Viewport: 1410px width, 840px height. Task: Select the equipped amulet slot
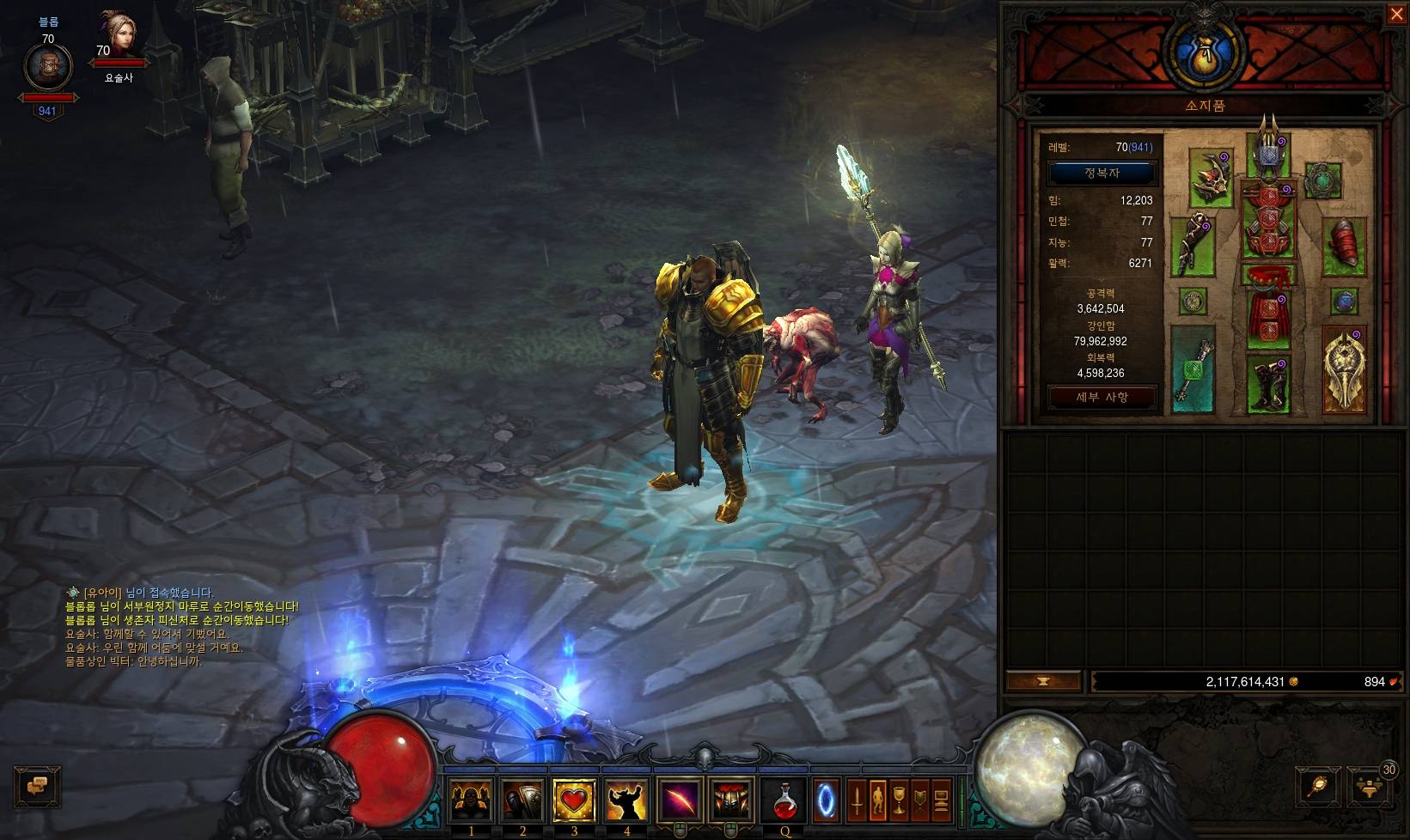[1322, 180]
